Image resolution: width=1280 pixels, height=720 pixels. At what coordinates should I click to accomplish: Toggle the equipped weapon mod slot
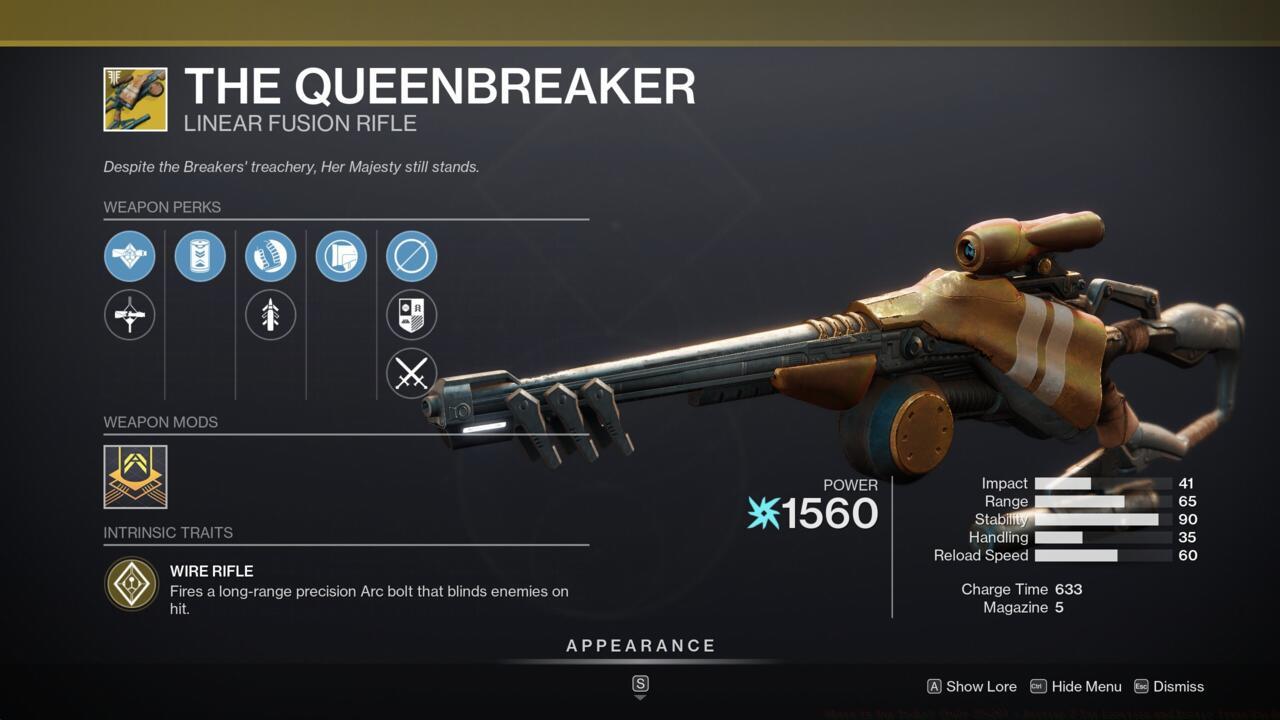(x=133, y=476)
